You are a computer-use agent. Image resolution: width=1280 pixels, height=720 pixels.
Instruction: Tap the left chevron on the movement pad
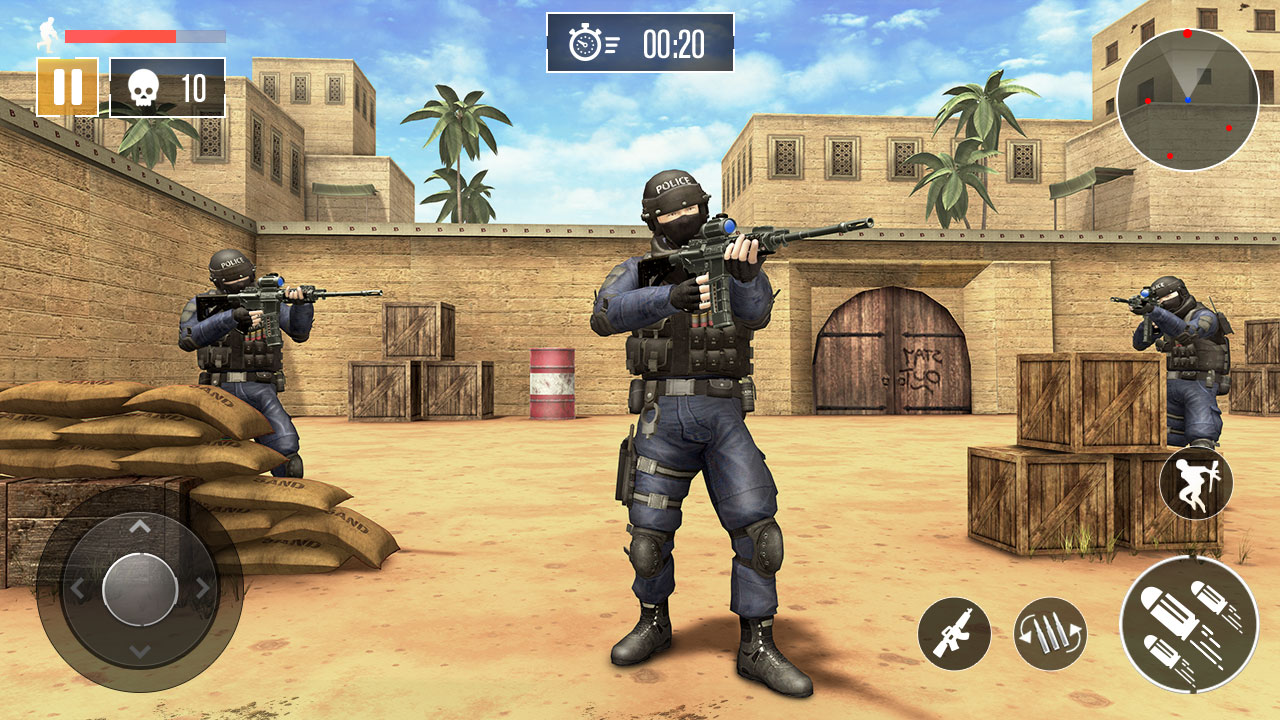point(78,589)
